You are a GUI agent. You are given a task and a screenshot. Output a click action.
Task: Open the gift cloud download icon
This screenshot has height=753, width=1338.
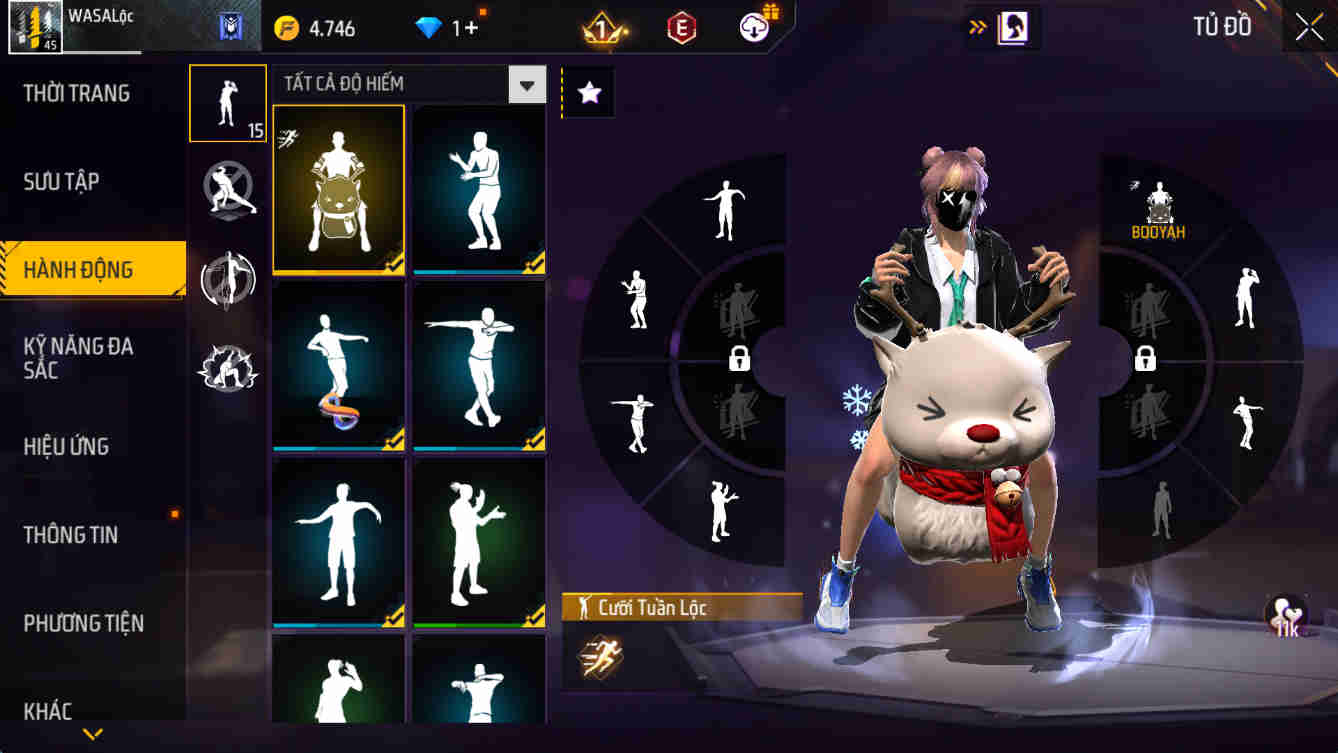(x=752, y=28)
